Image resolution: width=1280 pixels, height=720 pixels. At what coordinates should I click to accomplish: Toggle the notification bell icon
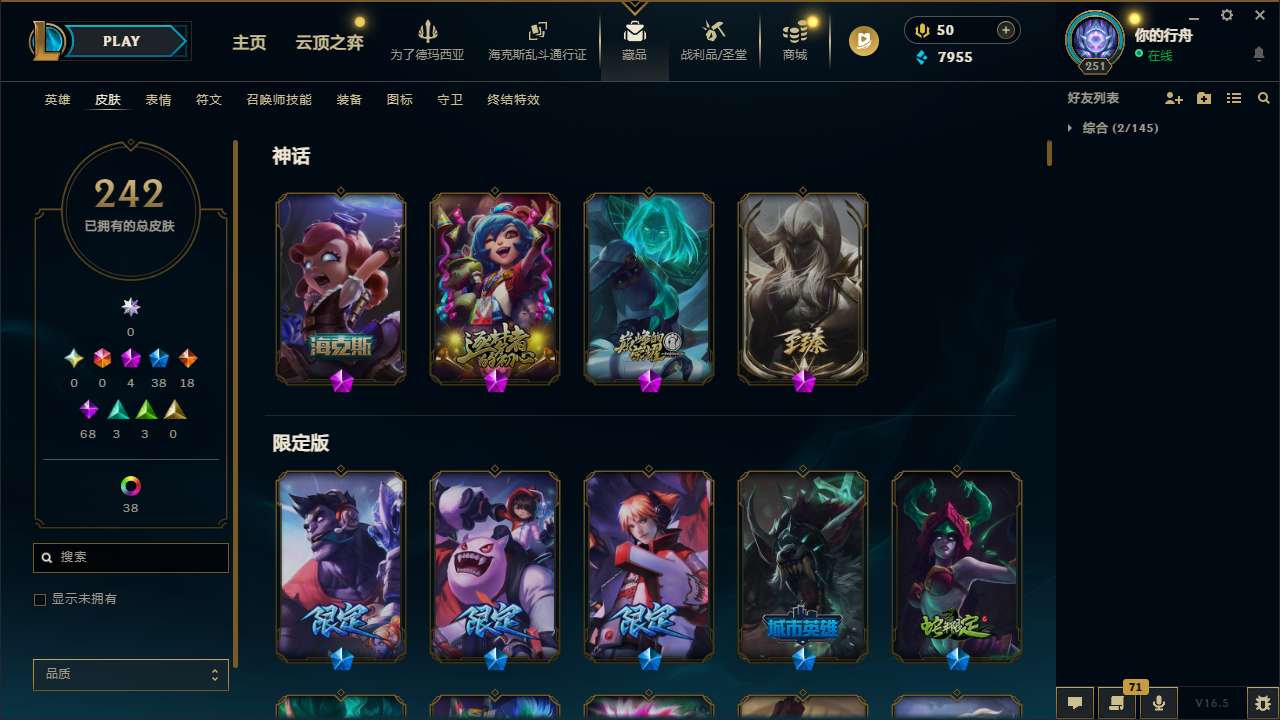click(x=1259, y=53)
